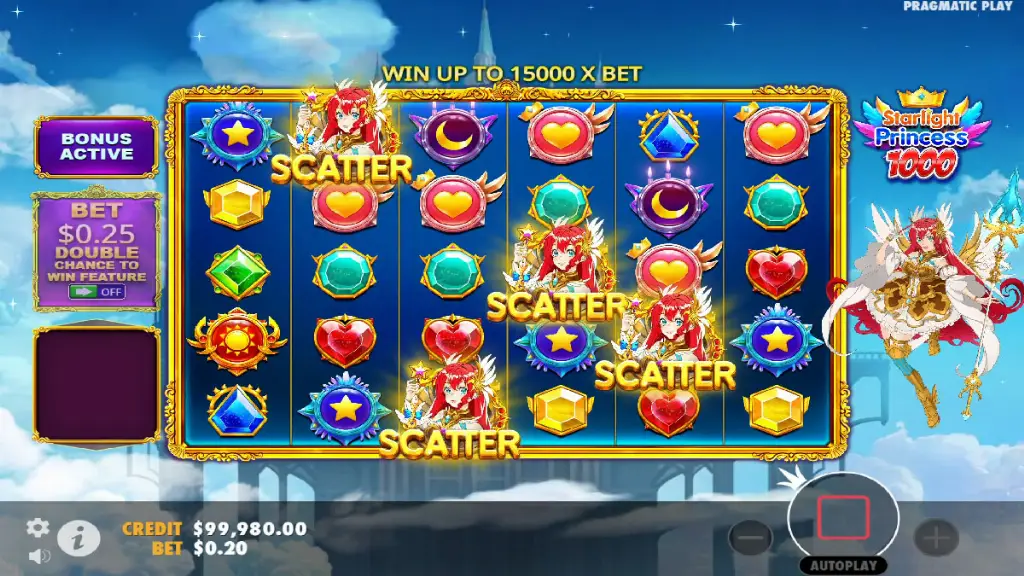Toggle the Double Chance to Win feature

[x=96, y=292]
